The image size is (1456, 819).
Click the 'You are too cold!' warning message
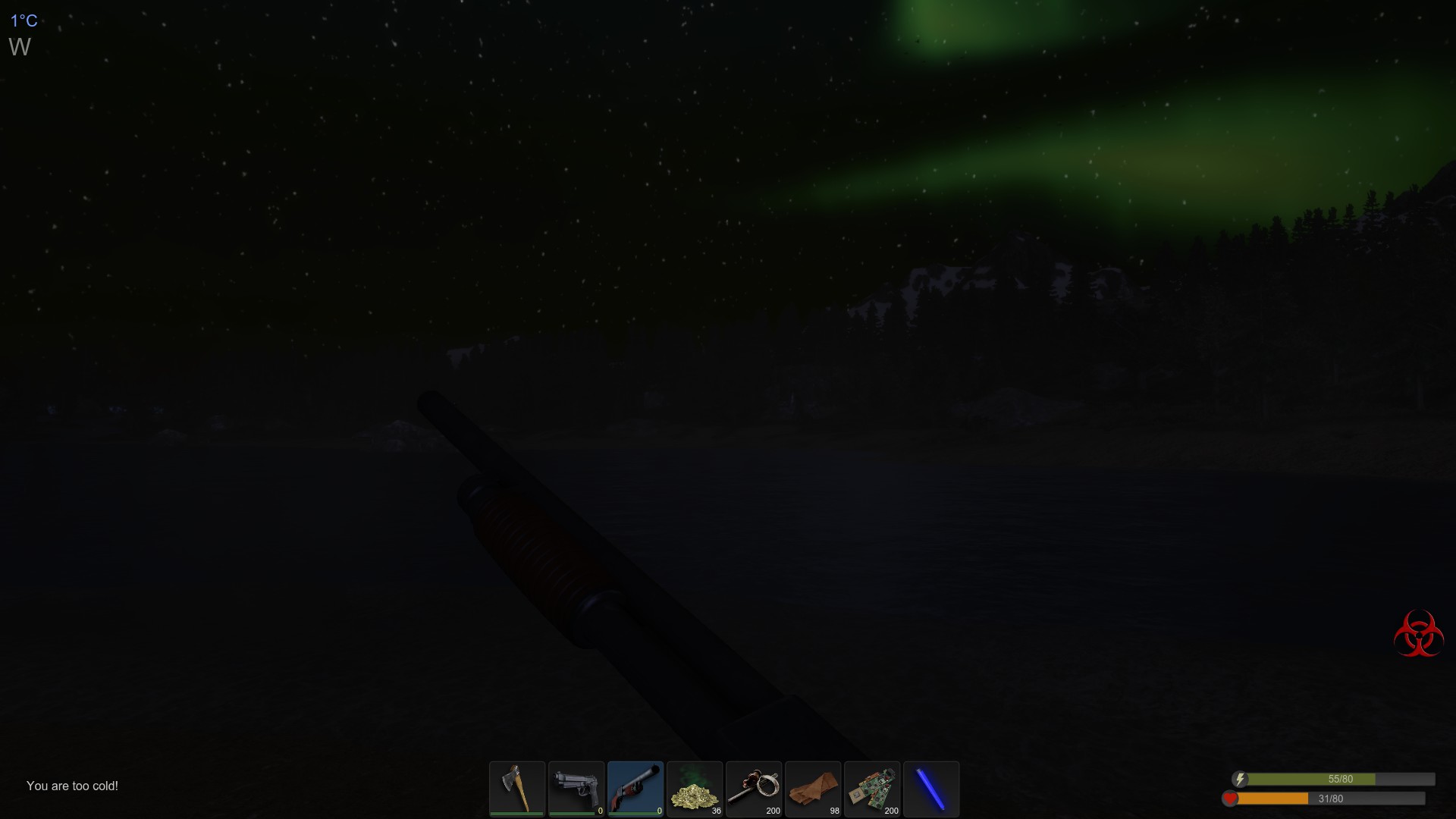73,786
